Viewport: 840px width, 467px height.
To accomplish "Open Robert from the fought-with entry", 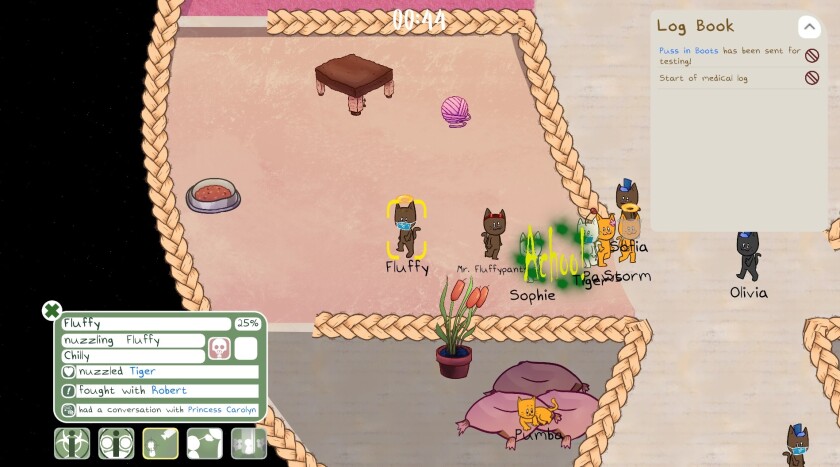I will coord(169,391).
